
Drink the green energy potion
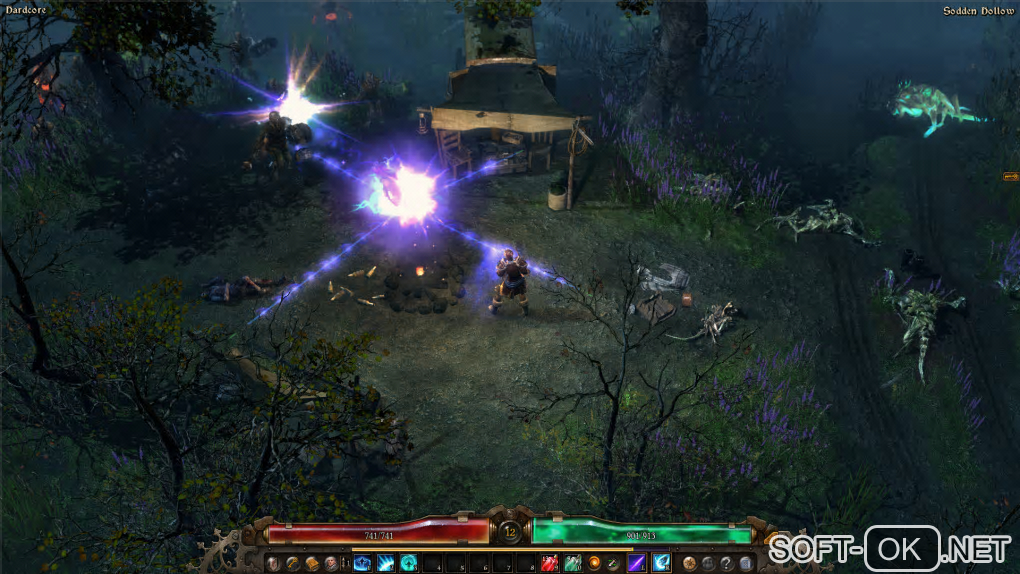572,563
